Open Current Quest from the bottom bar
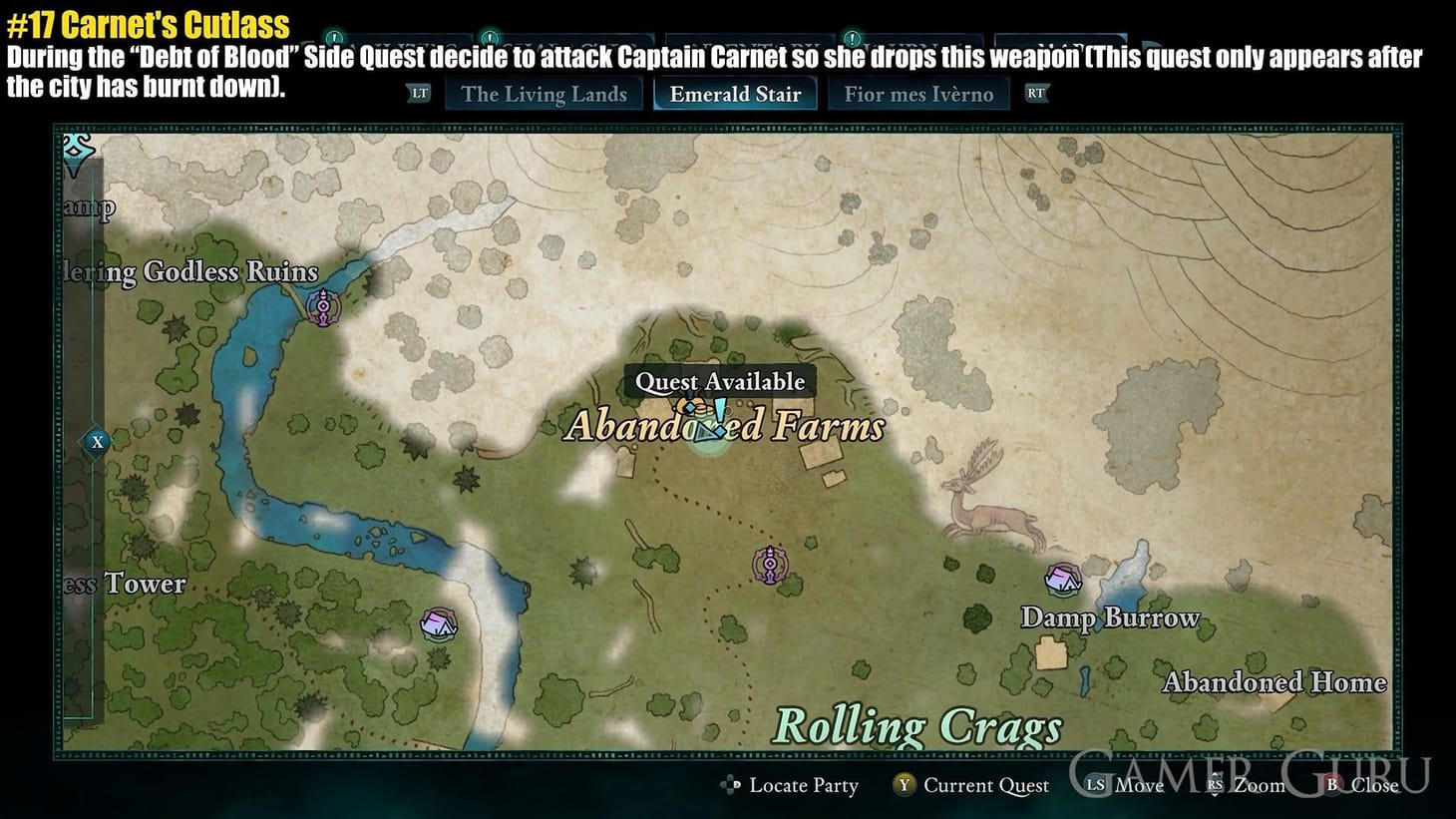 point(985,786)
